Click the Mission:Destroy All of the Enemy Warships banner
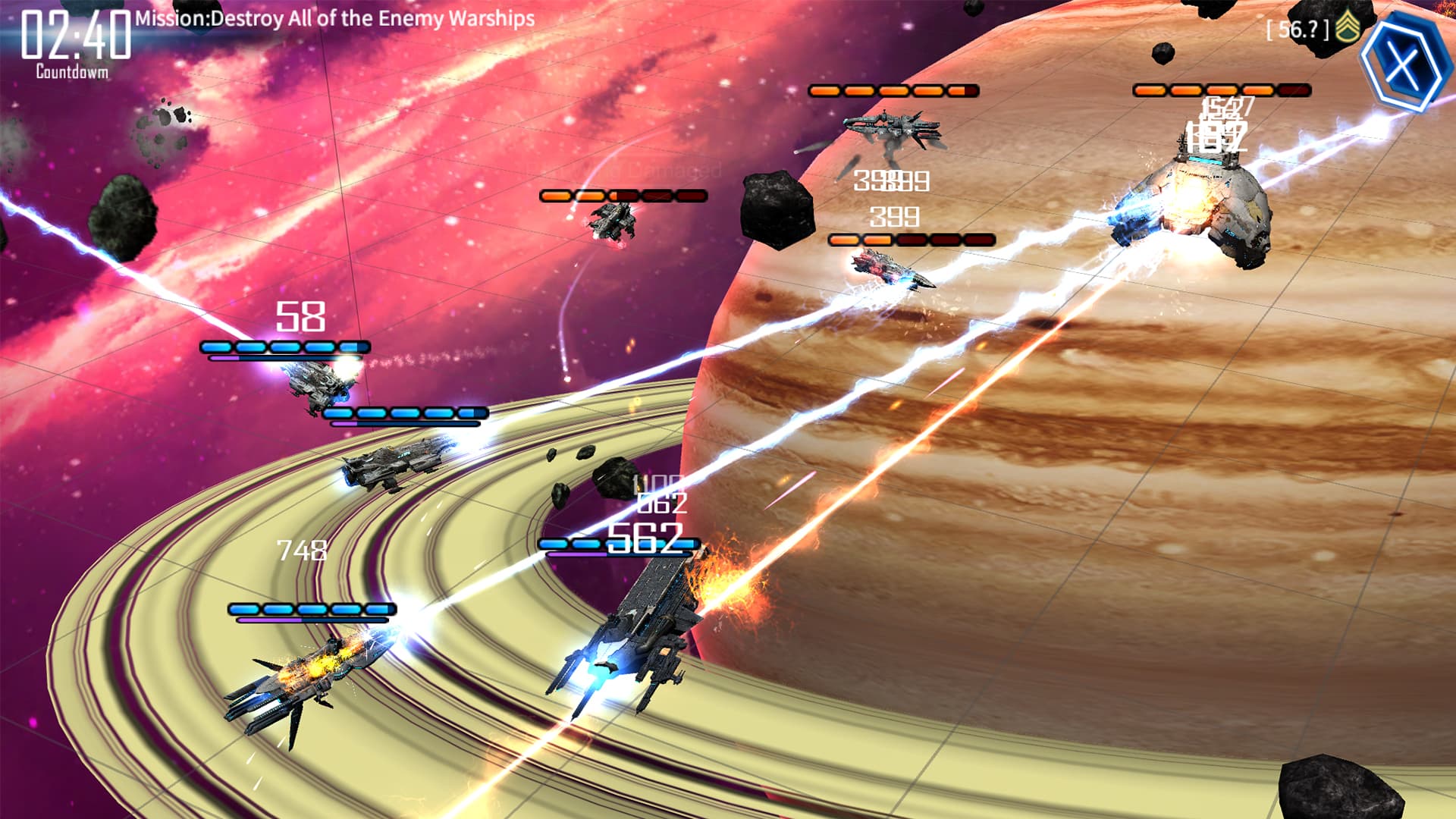This screenshot has width=1456, height=819. (x=332, y=22)
